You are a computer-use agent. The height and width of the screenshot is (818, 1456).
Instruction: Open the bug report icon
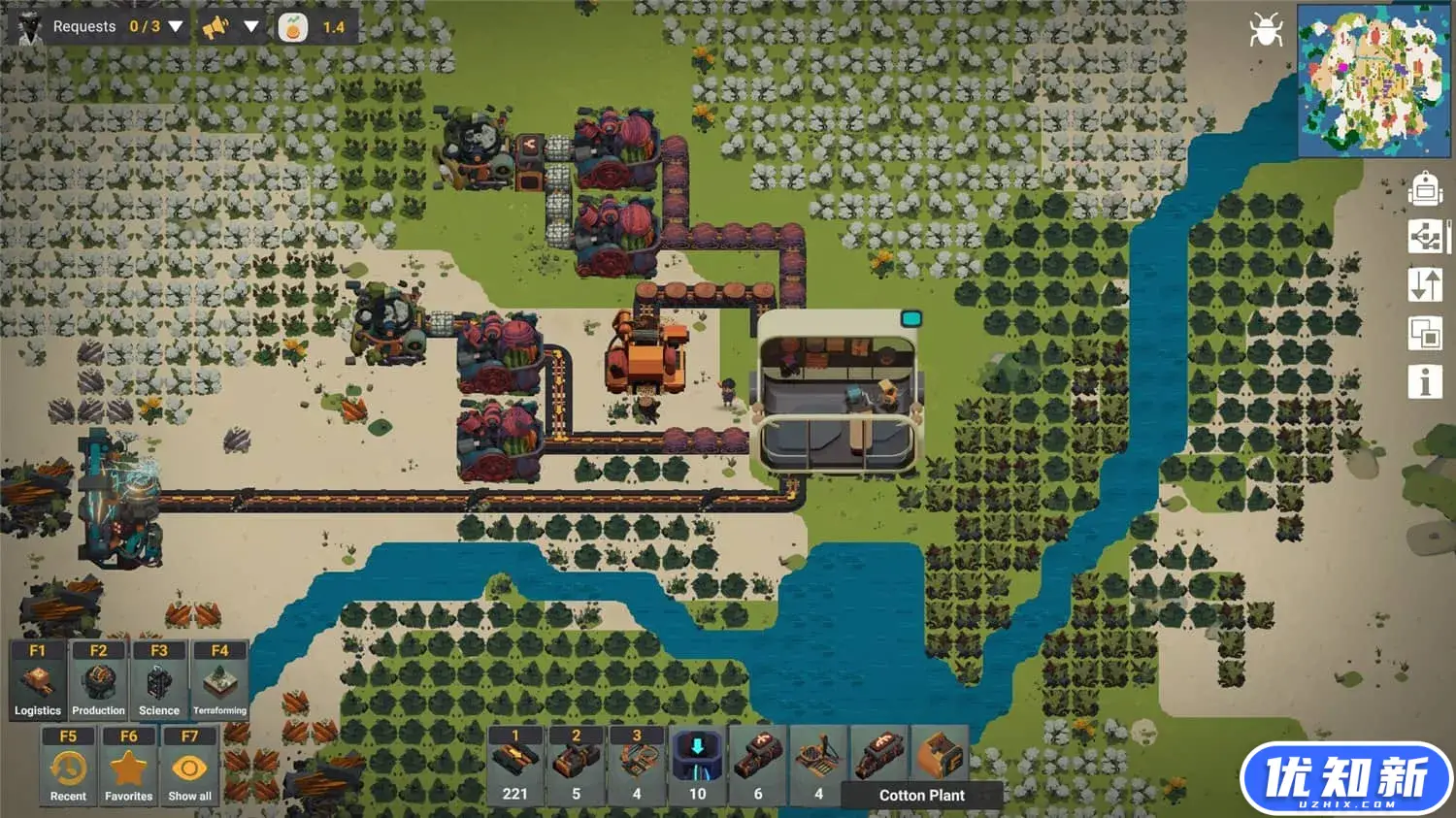tap(1266, 30)
